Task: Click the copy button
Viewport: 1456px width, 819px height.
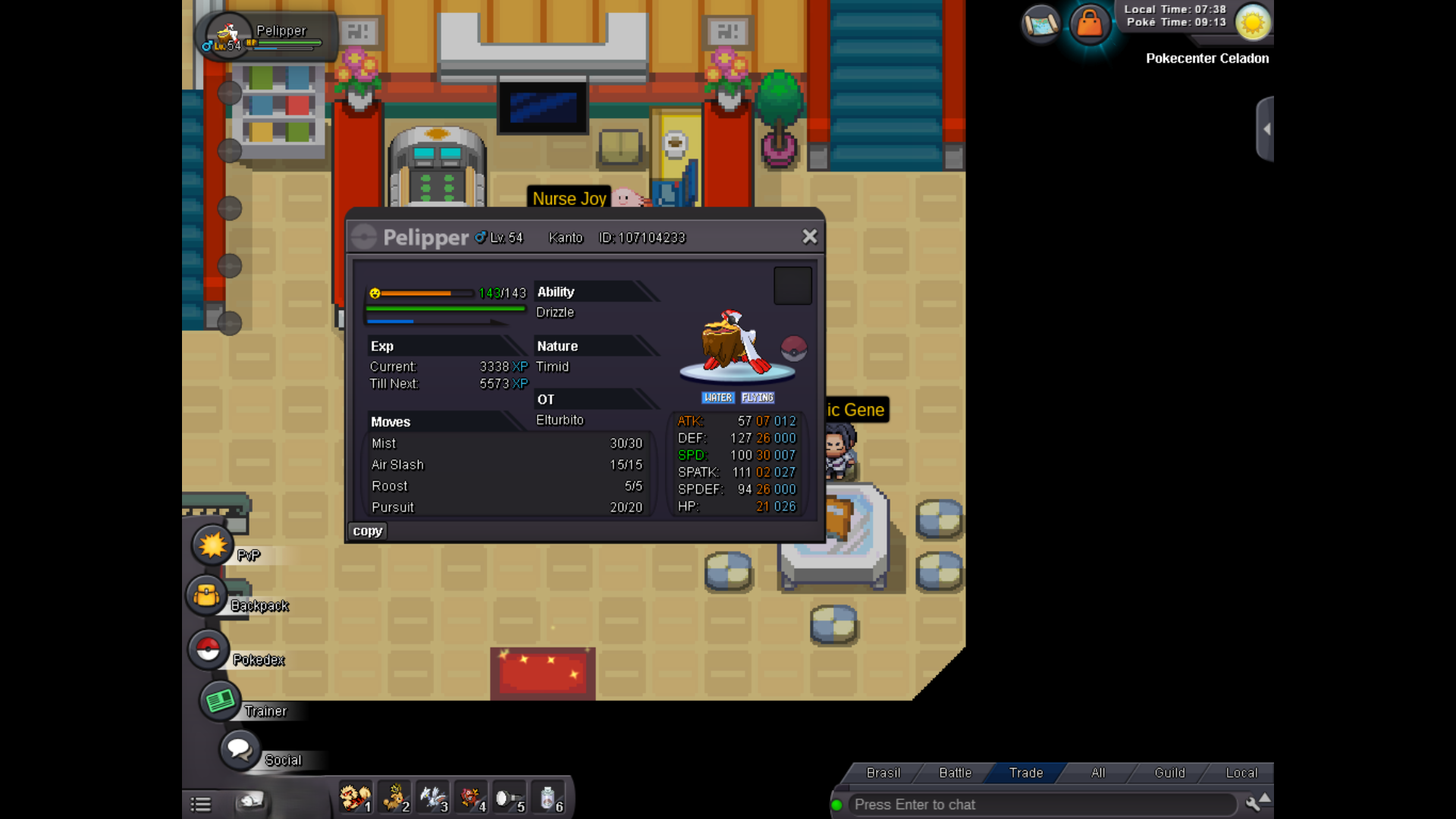Action: (367, 531)
